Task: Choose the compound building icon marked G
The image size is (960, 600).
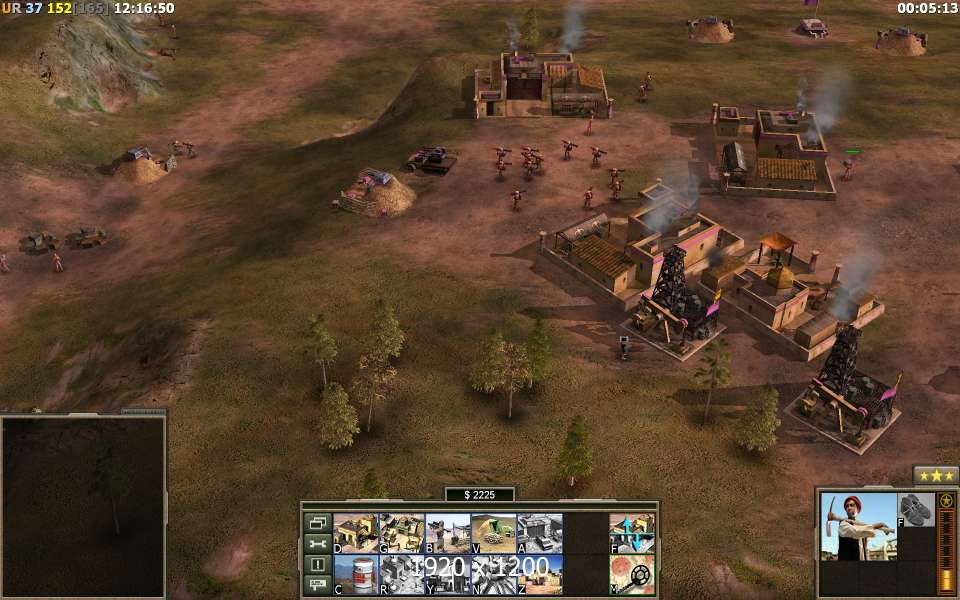Action: (x=401, y=533)
